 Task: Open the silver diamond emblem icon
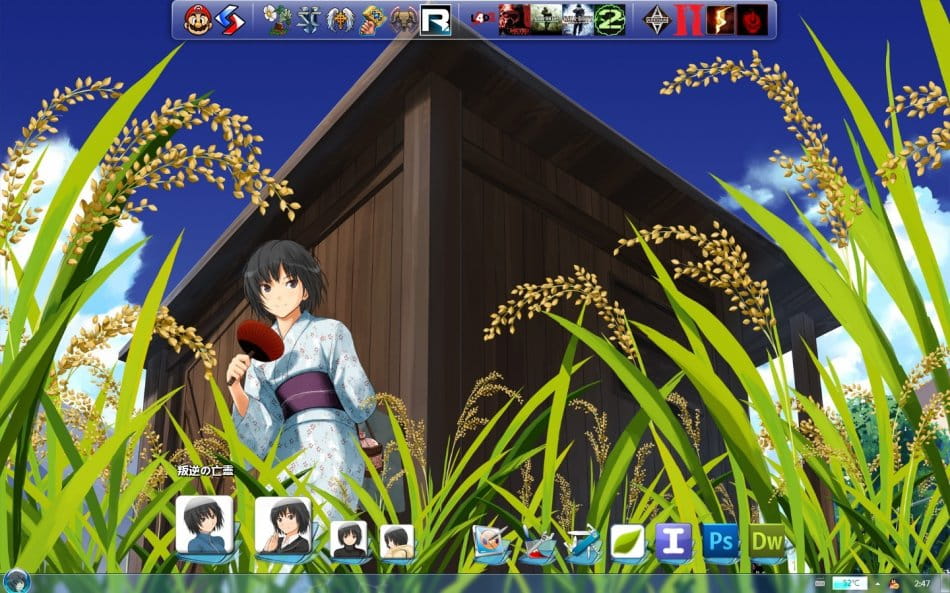(656, 19)
